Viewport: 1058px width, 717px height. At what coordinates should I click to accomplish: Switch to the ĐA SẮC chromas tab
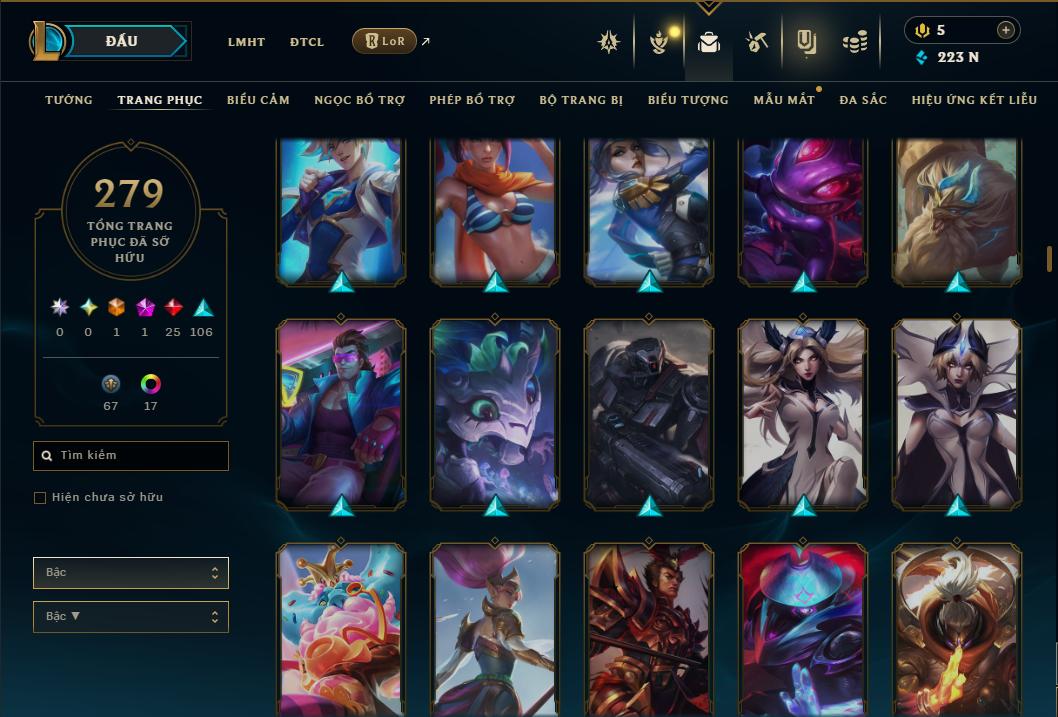coord(863,100)
